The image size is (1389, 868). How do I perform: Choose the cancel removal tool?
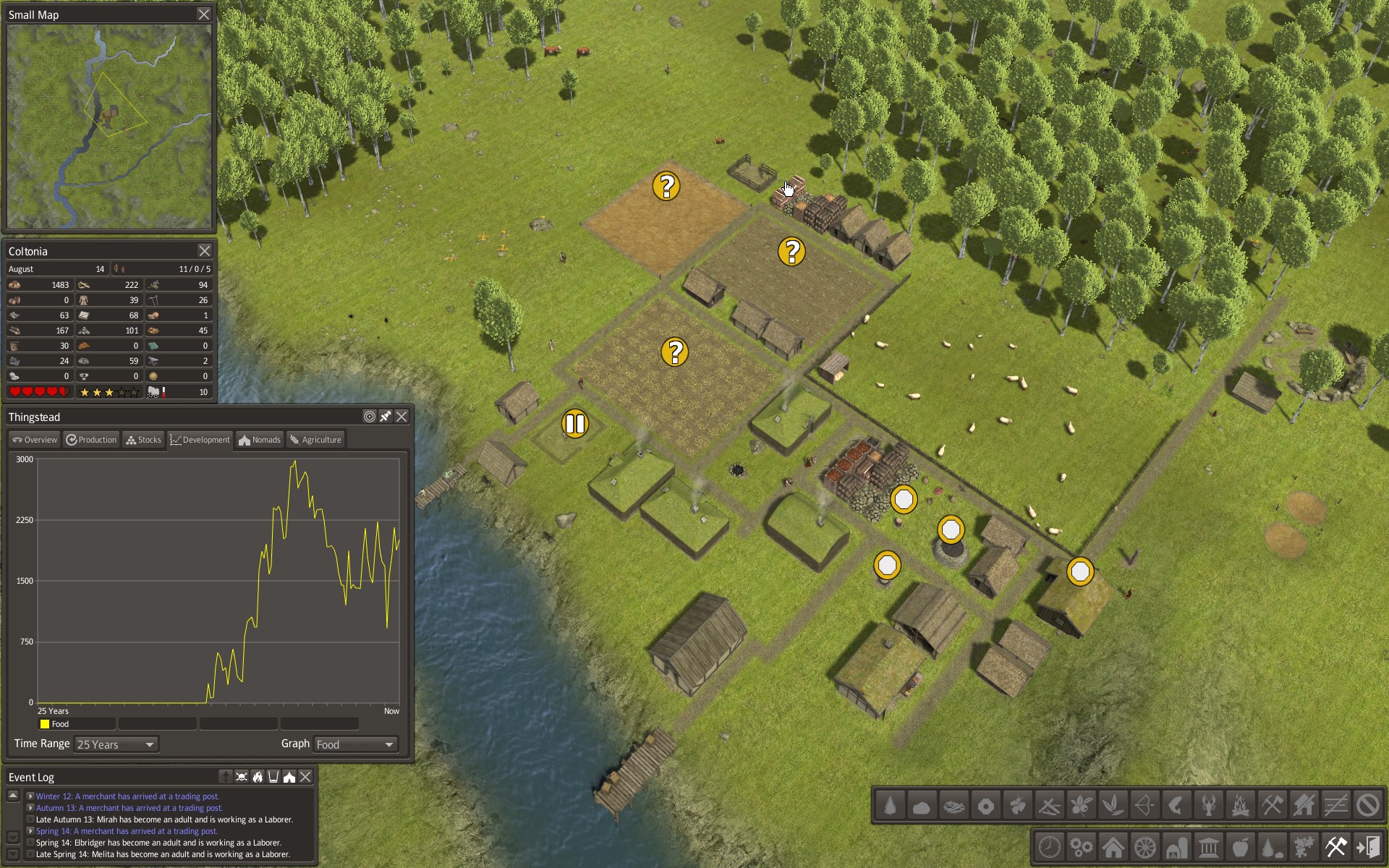click(1367, 805)
